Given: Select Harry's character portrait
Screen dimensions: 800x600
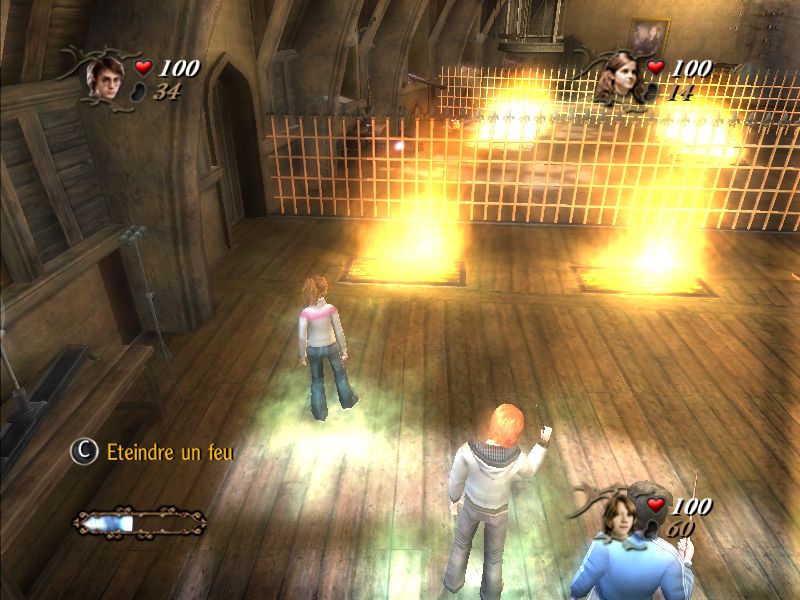Looking at the screenshot, I should point(104,75).
